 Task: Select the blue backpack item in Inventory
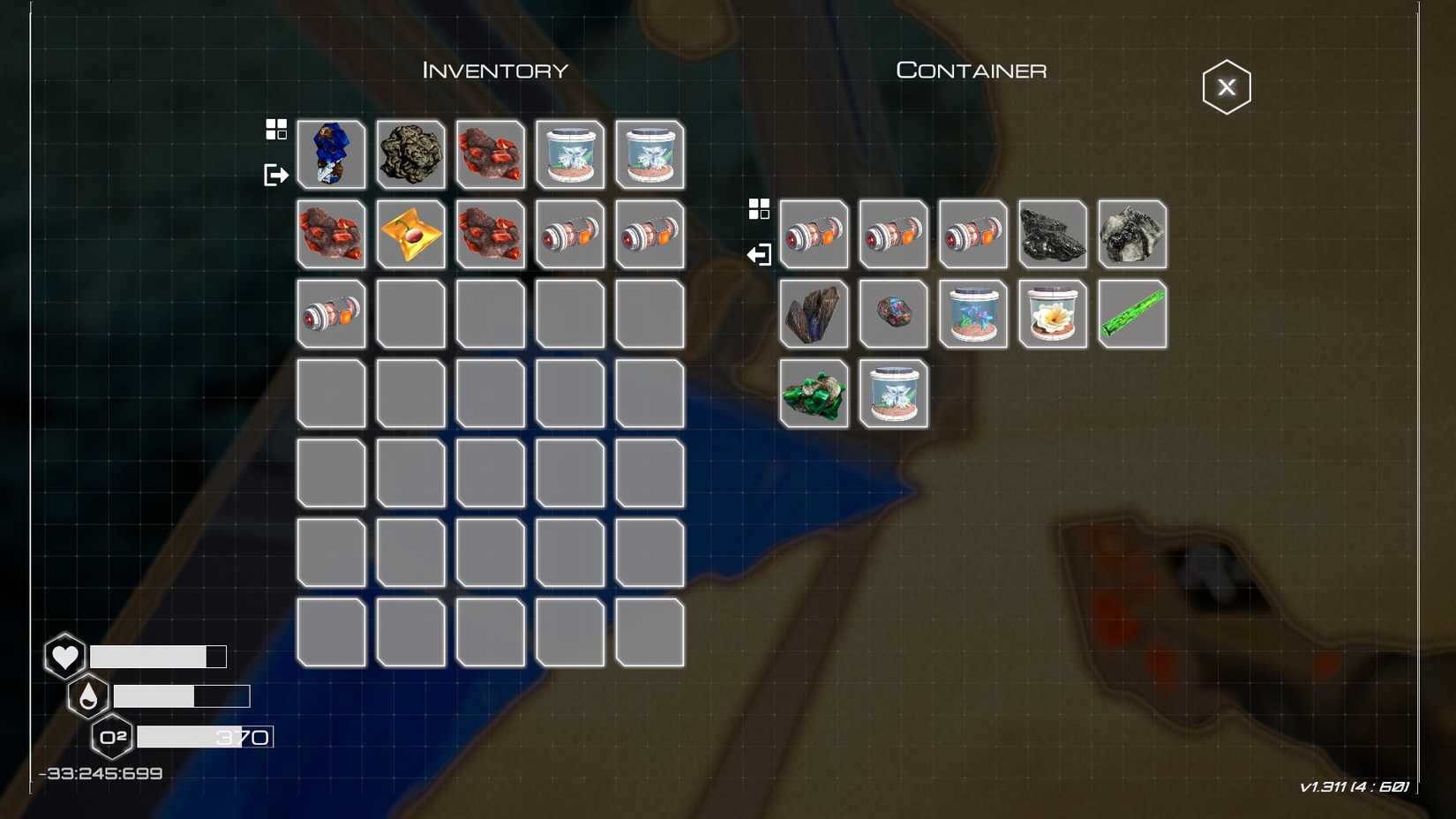(x=331, y=154)
